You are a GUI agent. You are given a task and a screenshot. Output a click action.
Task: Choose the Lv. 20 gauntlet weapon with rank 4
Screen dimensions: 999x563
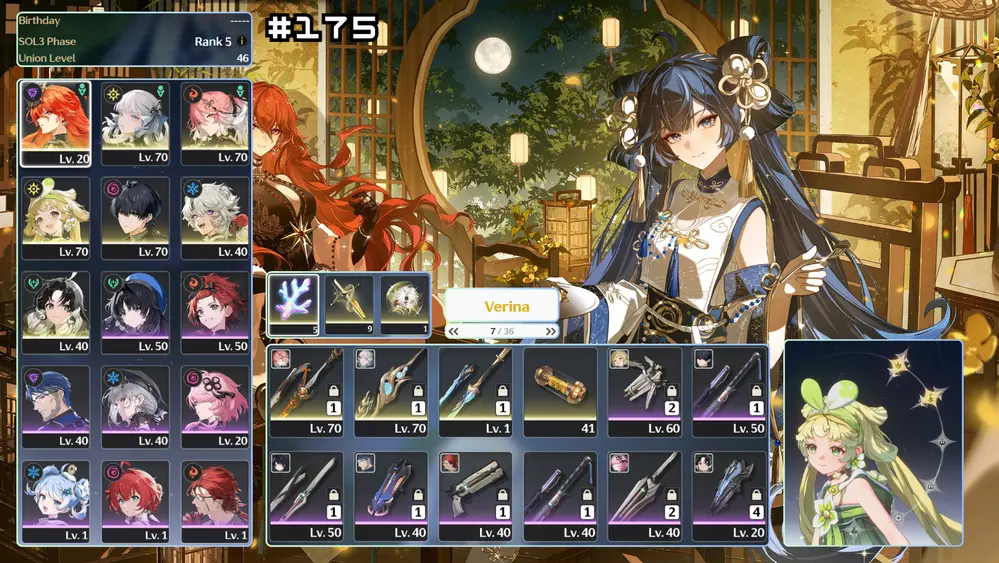coord(729,496)
